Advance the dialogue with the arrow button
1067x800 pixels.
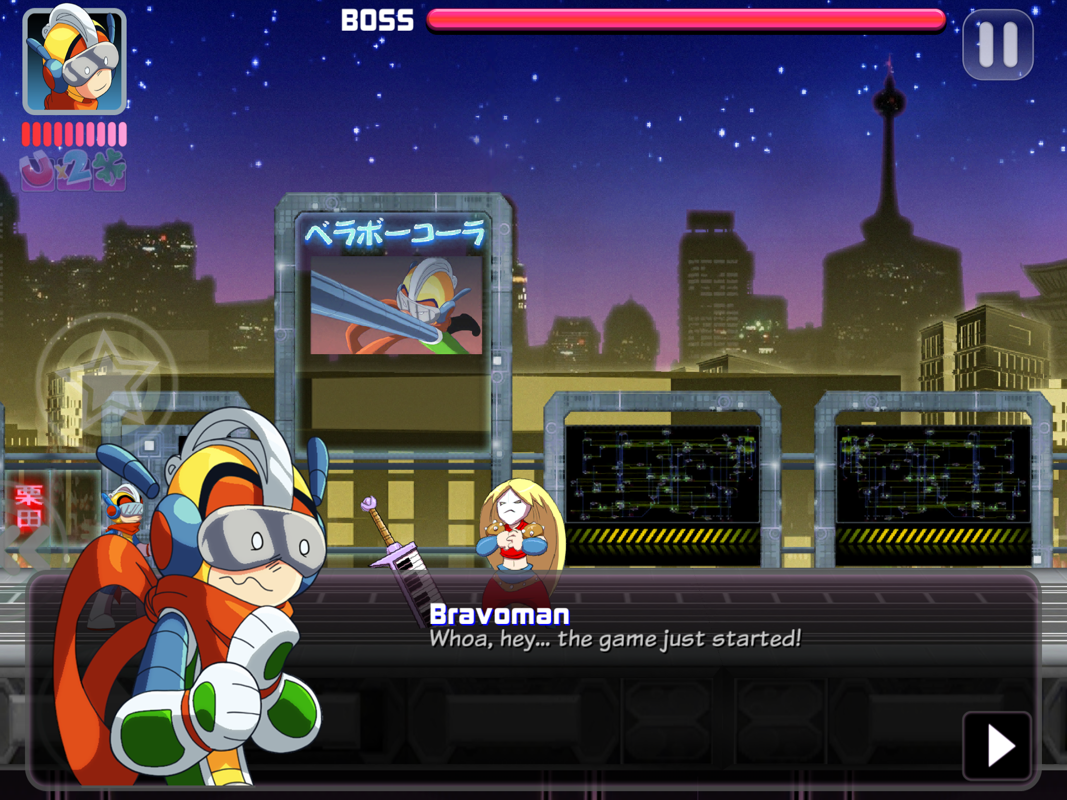(997, 746)
